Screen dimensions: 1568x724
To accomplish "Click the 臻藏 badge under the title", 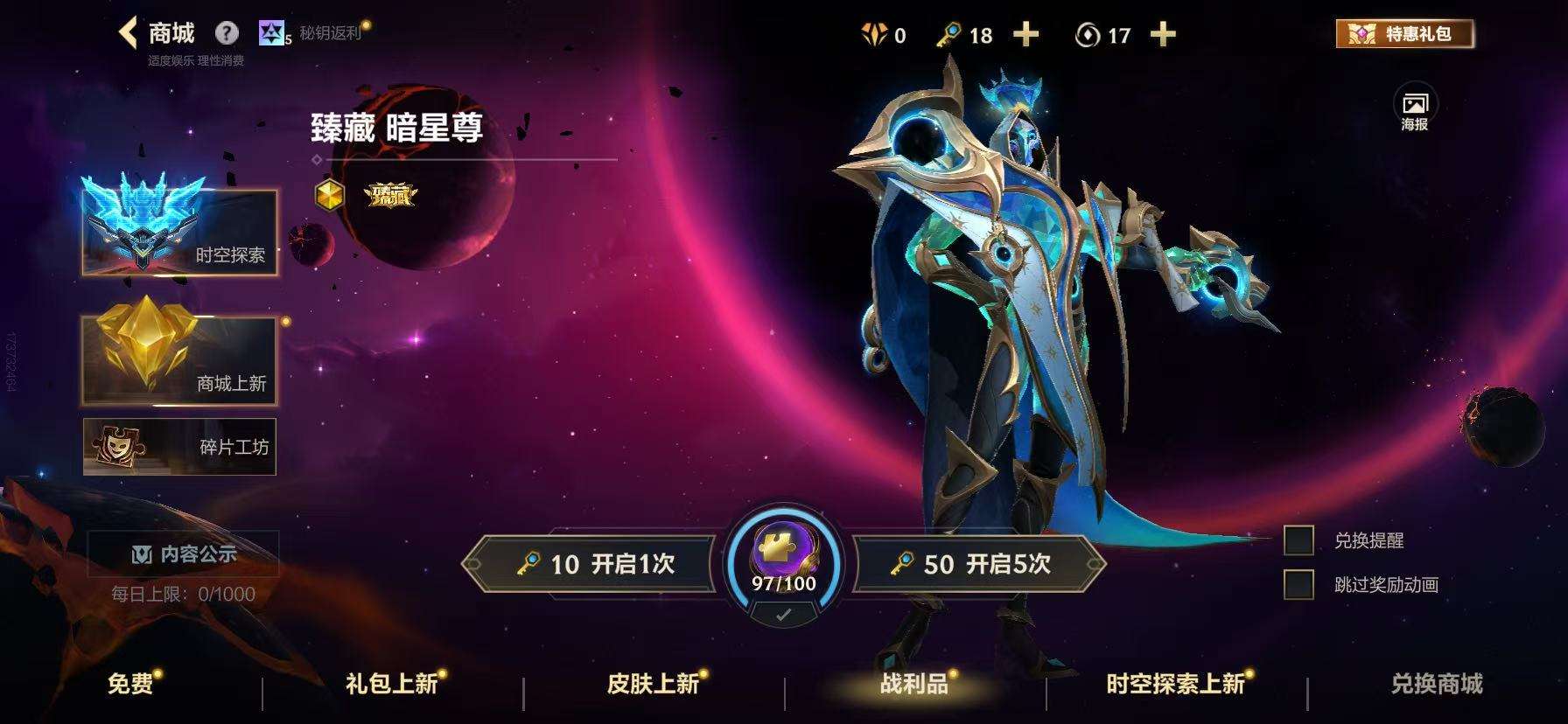I will (389, 198).
